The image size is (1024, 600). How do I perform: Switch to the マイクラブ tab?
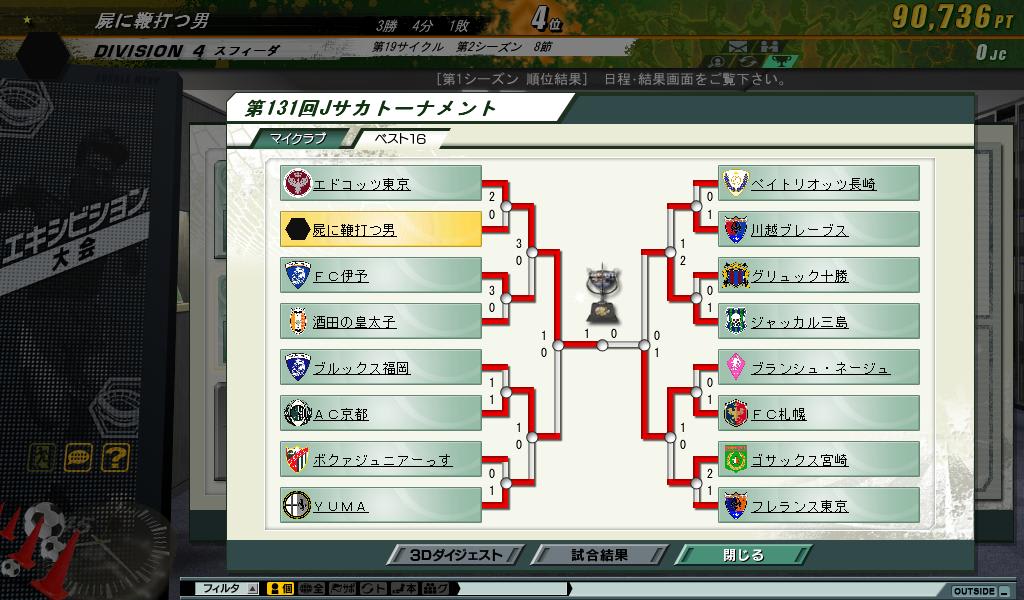tap(298, 138)
